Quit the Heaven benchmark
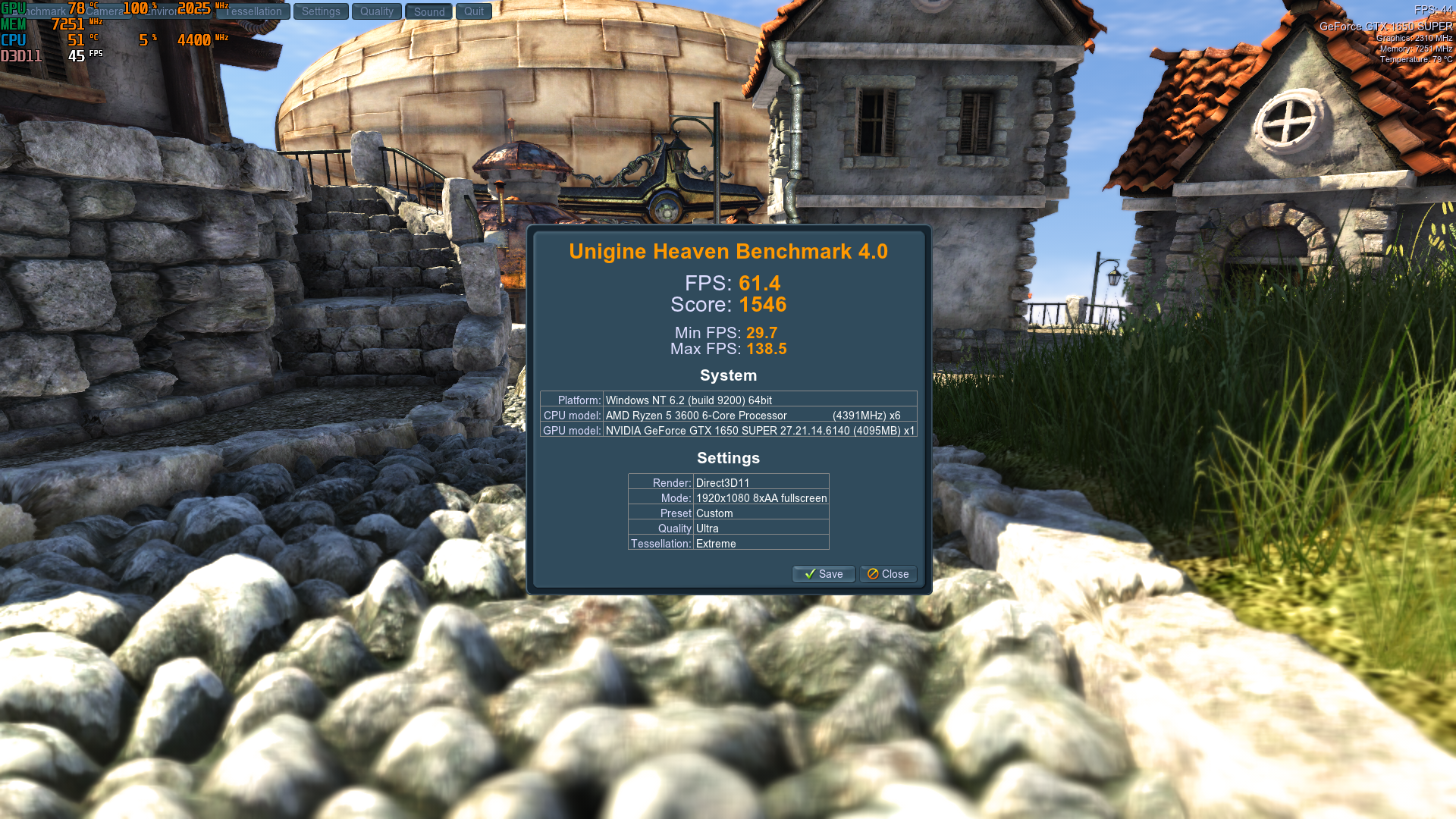 click(474, 11)
